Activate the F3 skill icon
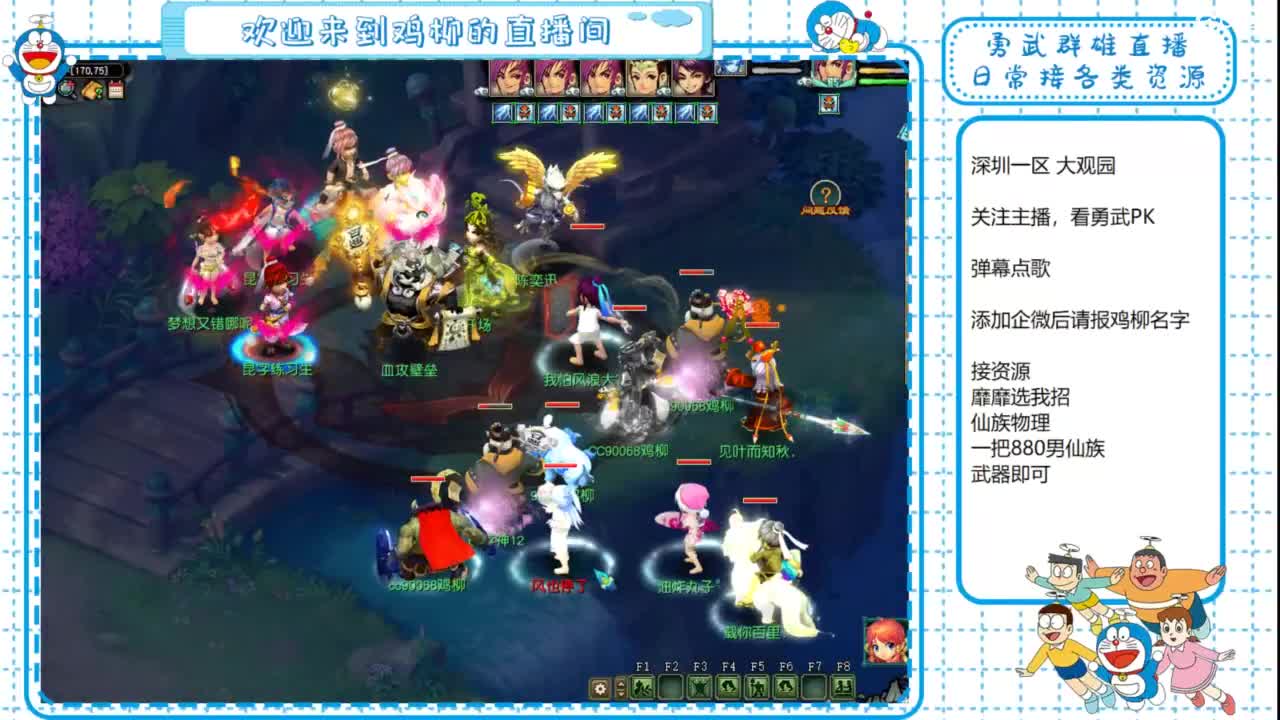The image size is (1280, 720). [x=700, y=687]
